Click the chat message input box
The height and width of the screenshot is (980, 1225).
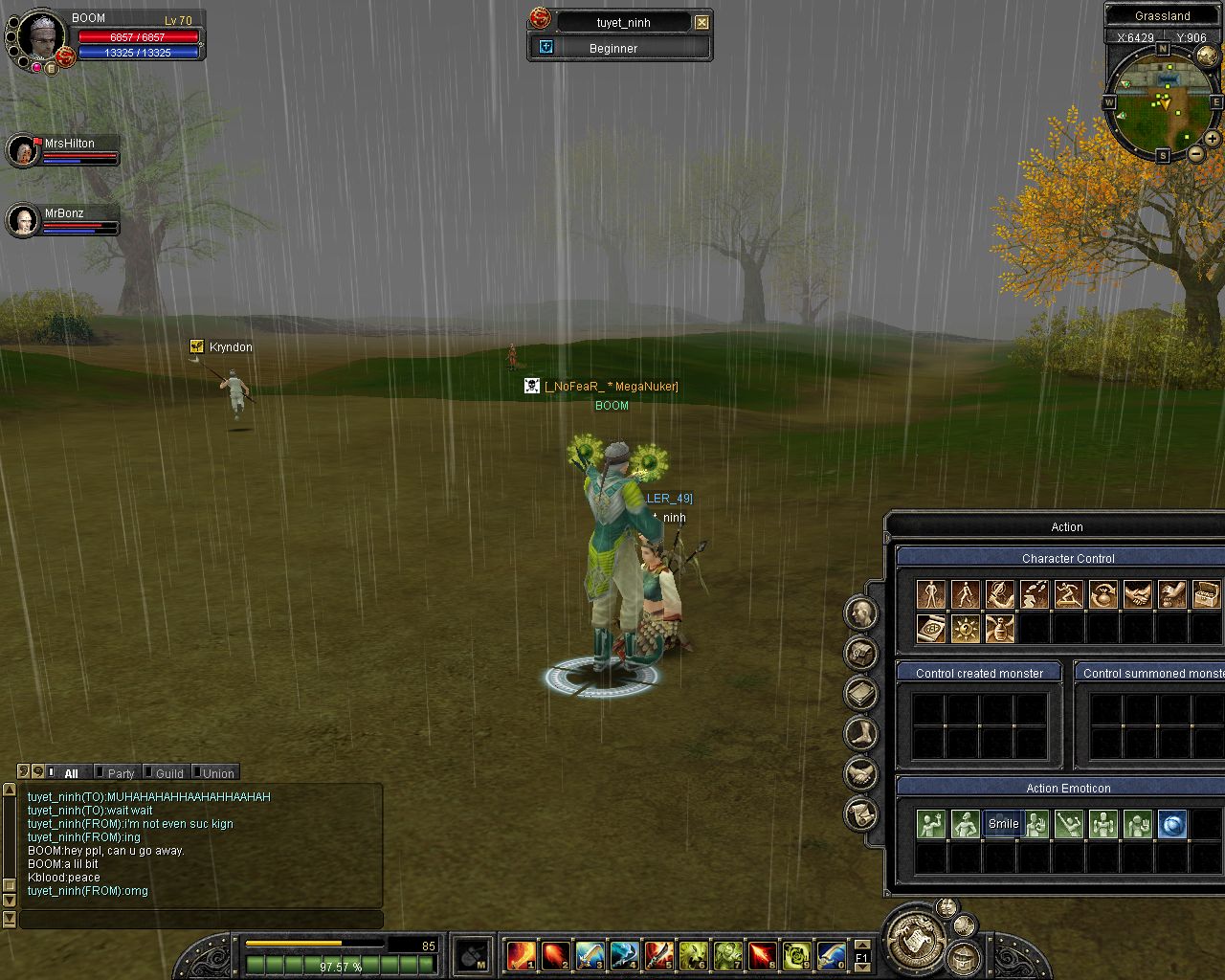[x=201, y=919]
